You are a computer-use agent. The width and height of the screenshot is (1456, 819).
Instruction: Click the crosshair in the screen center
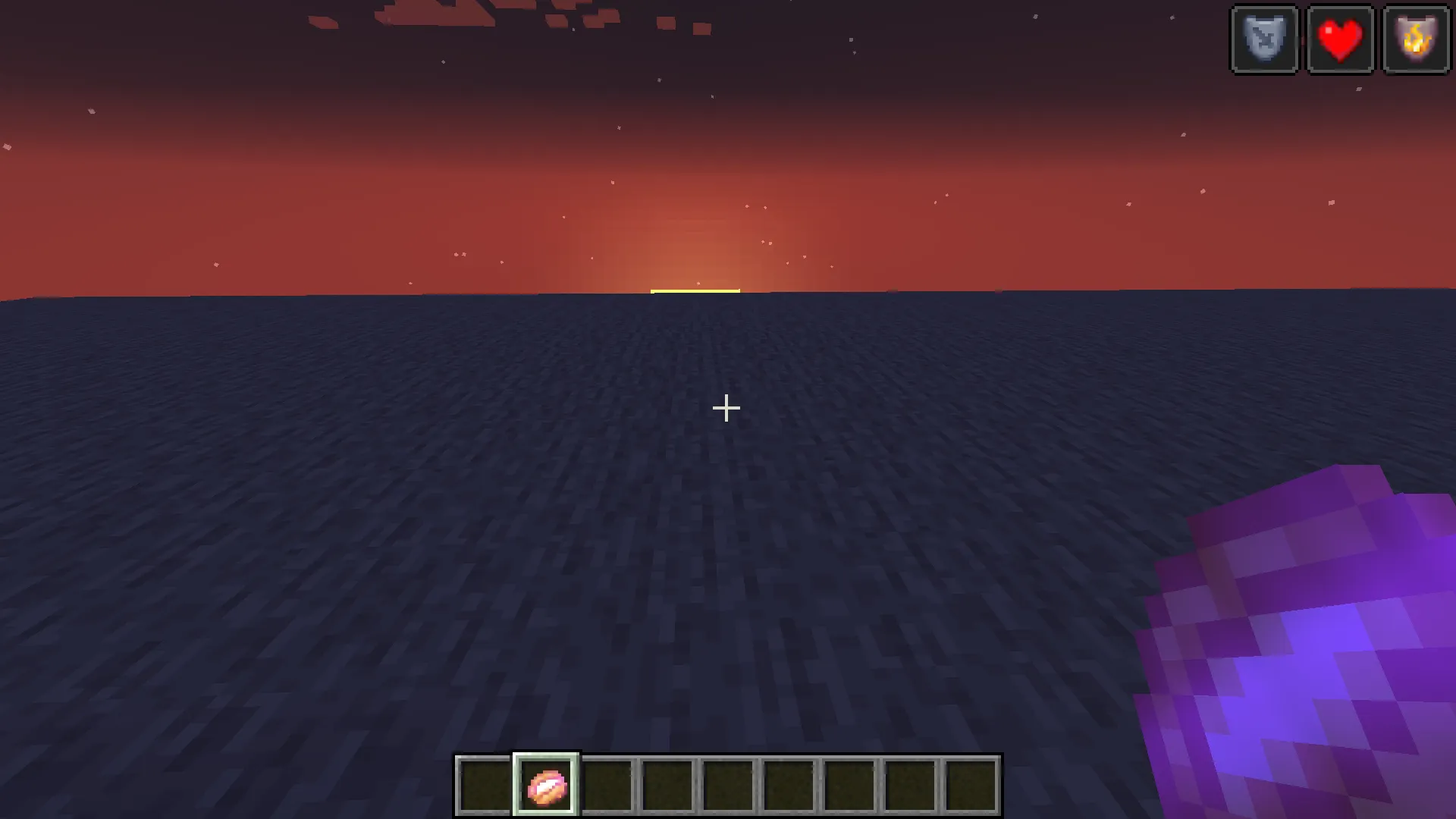726,408
